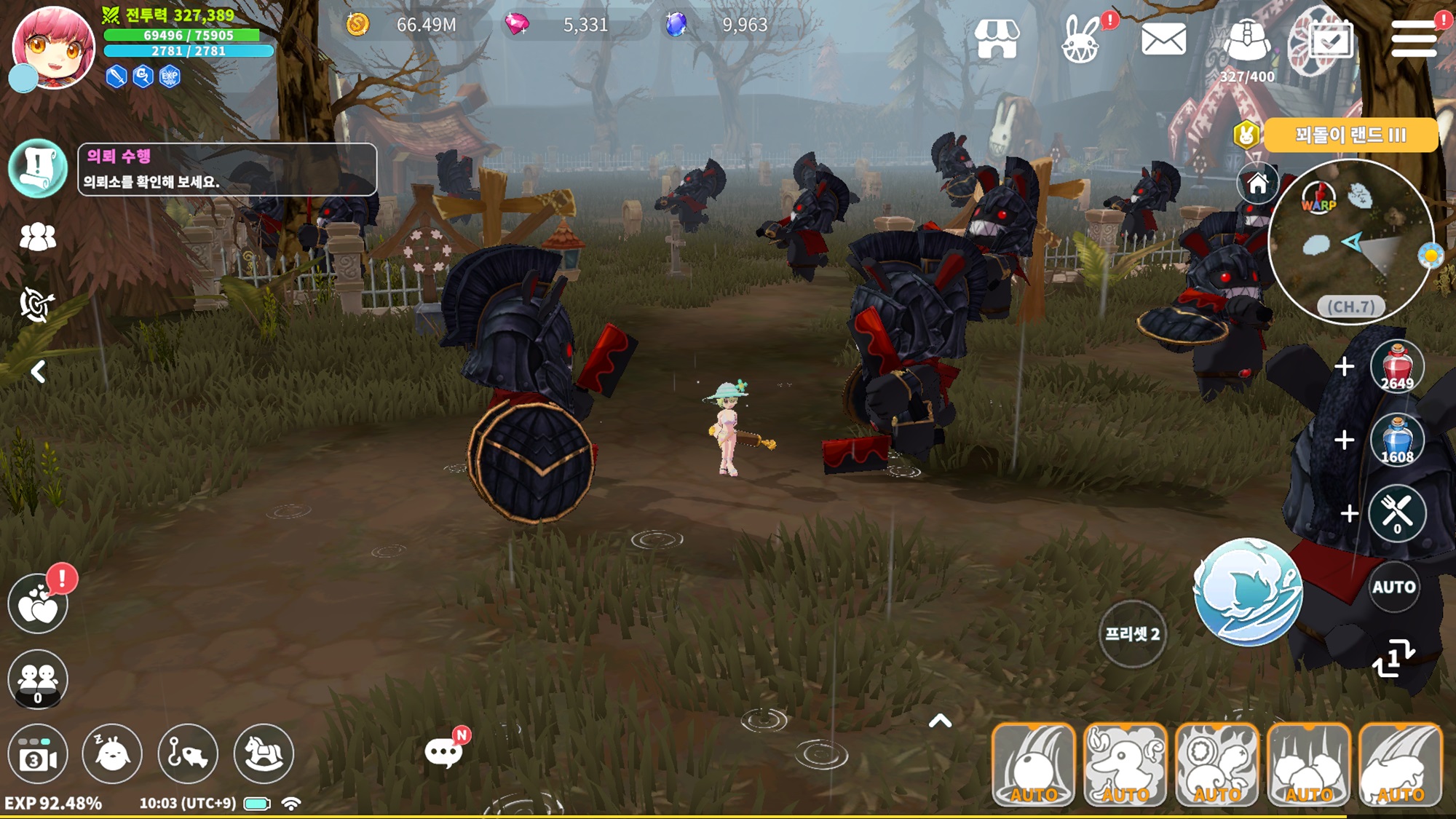The width and height of the screenshot is (1456, 819).
Task: Select the fork and knife food slot
Action: (1396, 513)
